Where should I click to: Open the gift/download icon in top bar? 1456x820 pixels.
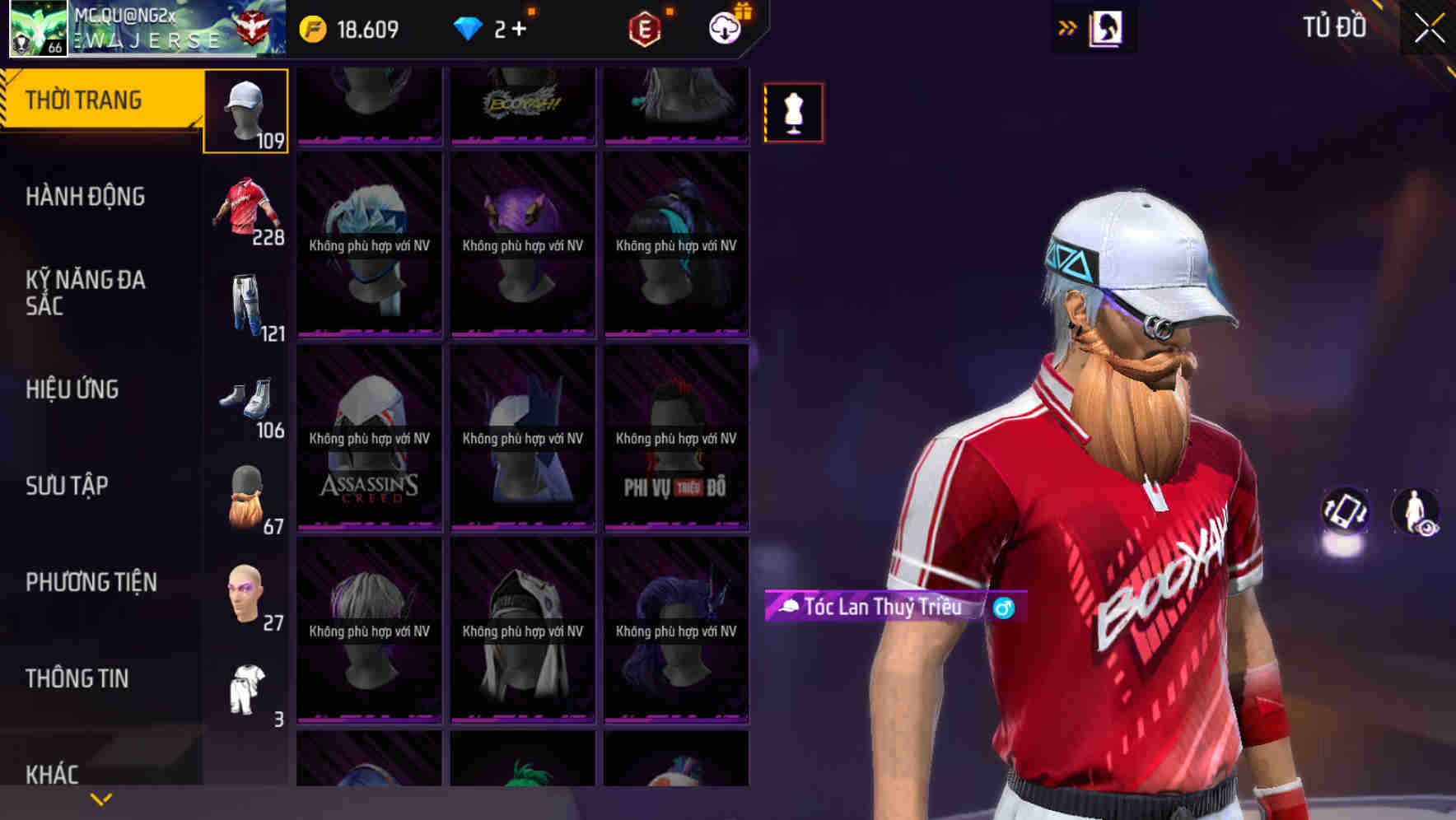(x=723, y=27)
